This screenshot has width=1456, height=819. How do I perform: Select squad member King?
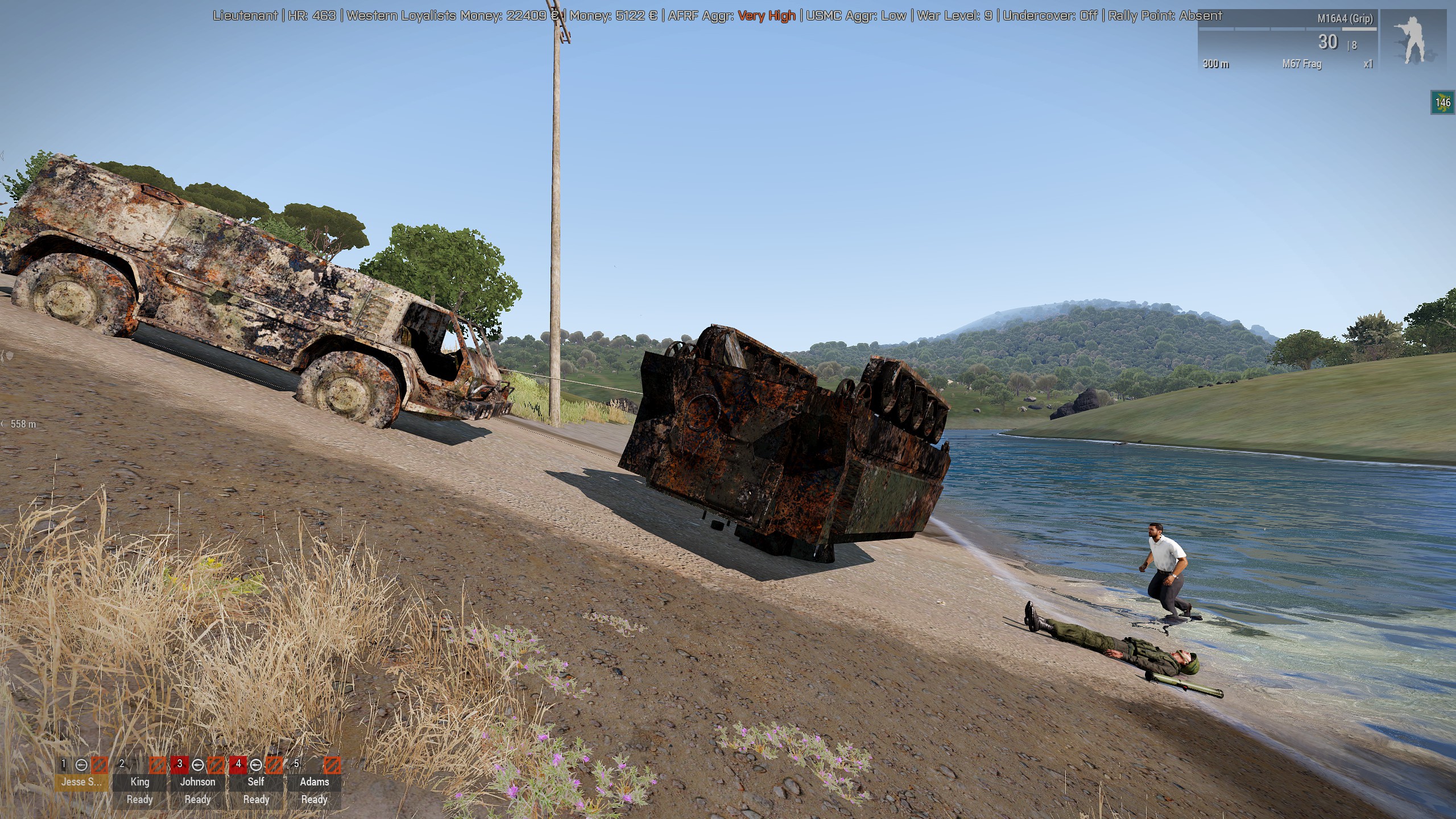pos(140,781)
